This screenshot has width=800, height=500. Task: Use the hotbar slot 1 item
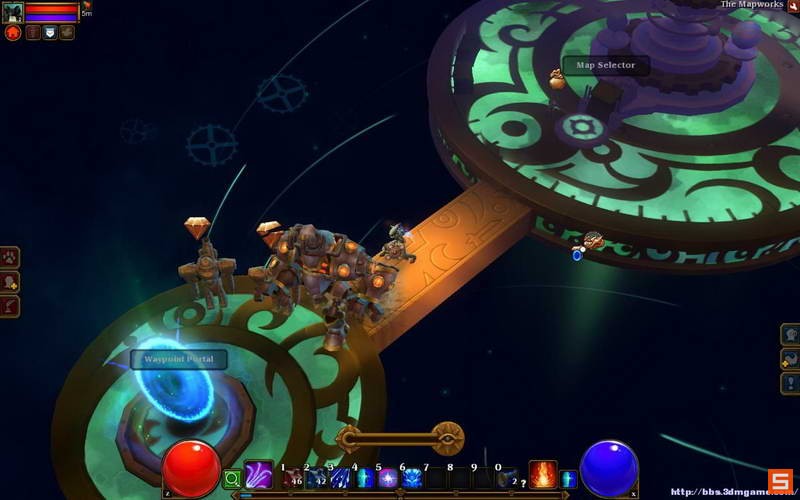click(293, 478)
